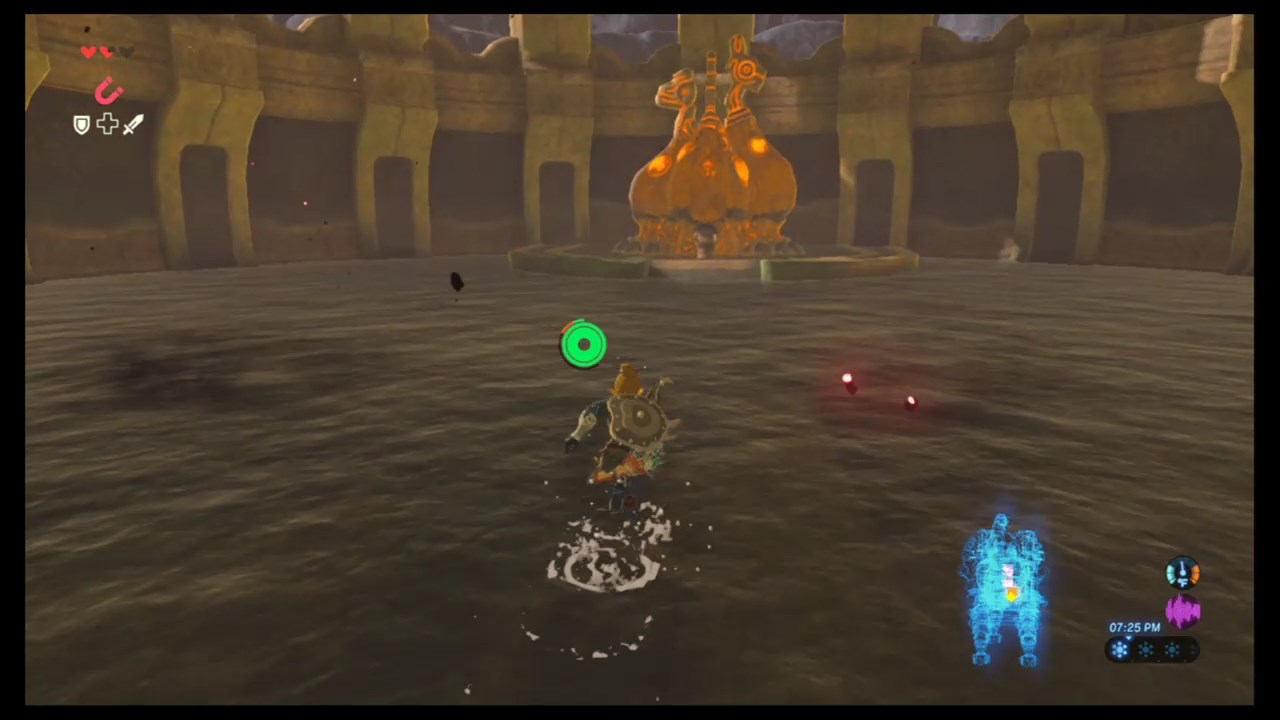Select the Magnesis rune icon

coord(109,90)
